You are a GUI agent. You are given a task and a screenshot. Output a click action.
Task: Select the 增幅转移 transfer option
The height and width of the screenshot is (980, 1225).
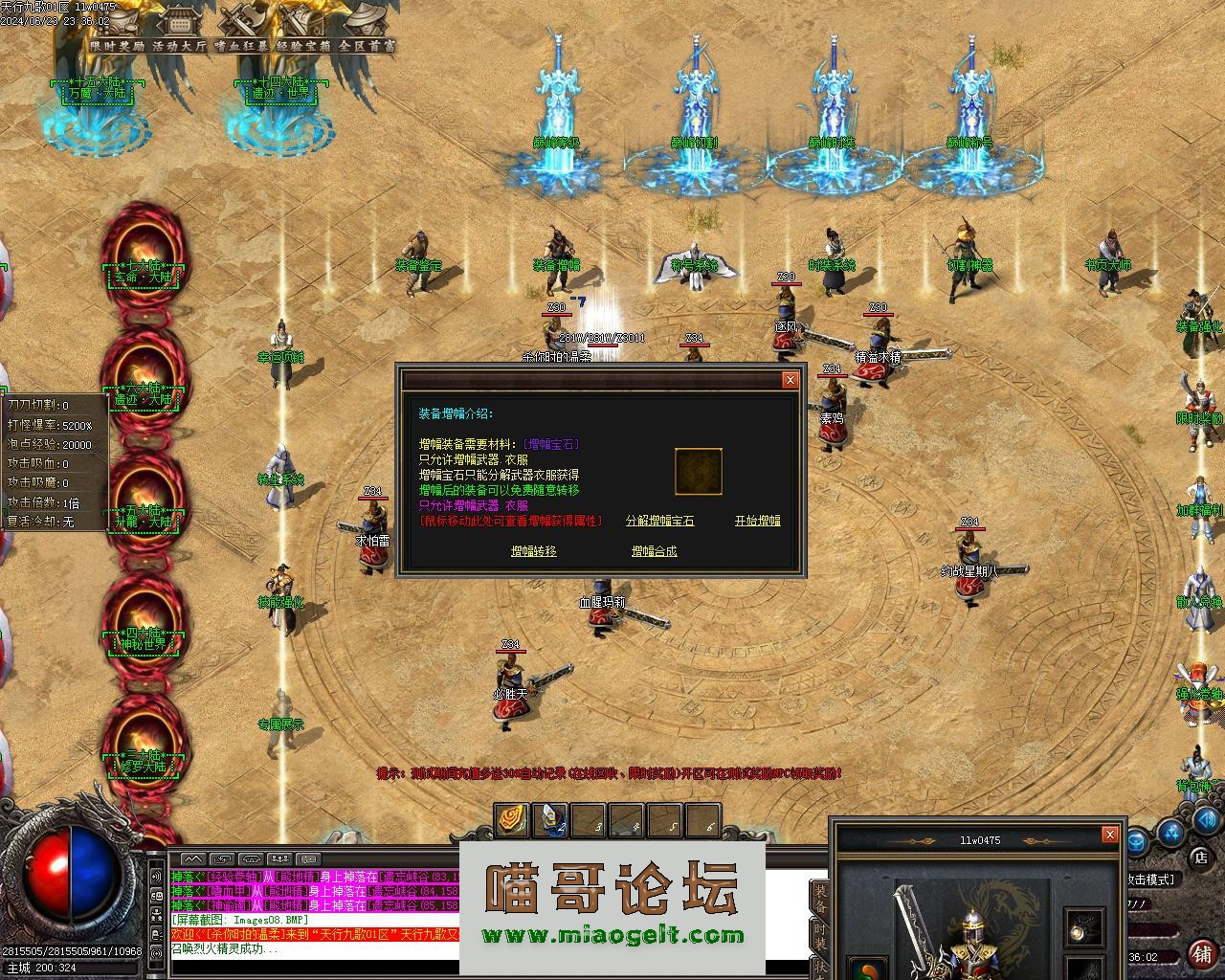click(x=533, y=551)
